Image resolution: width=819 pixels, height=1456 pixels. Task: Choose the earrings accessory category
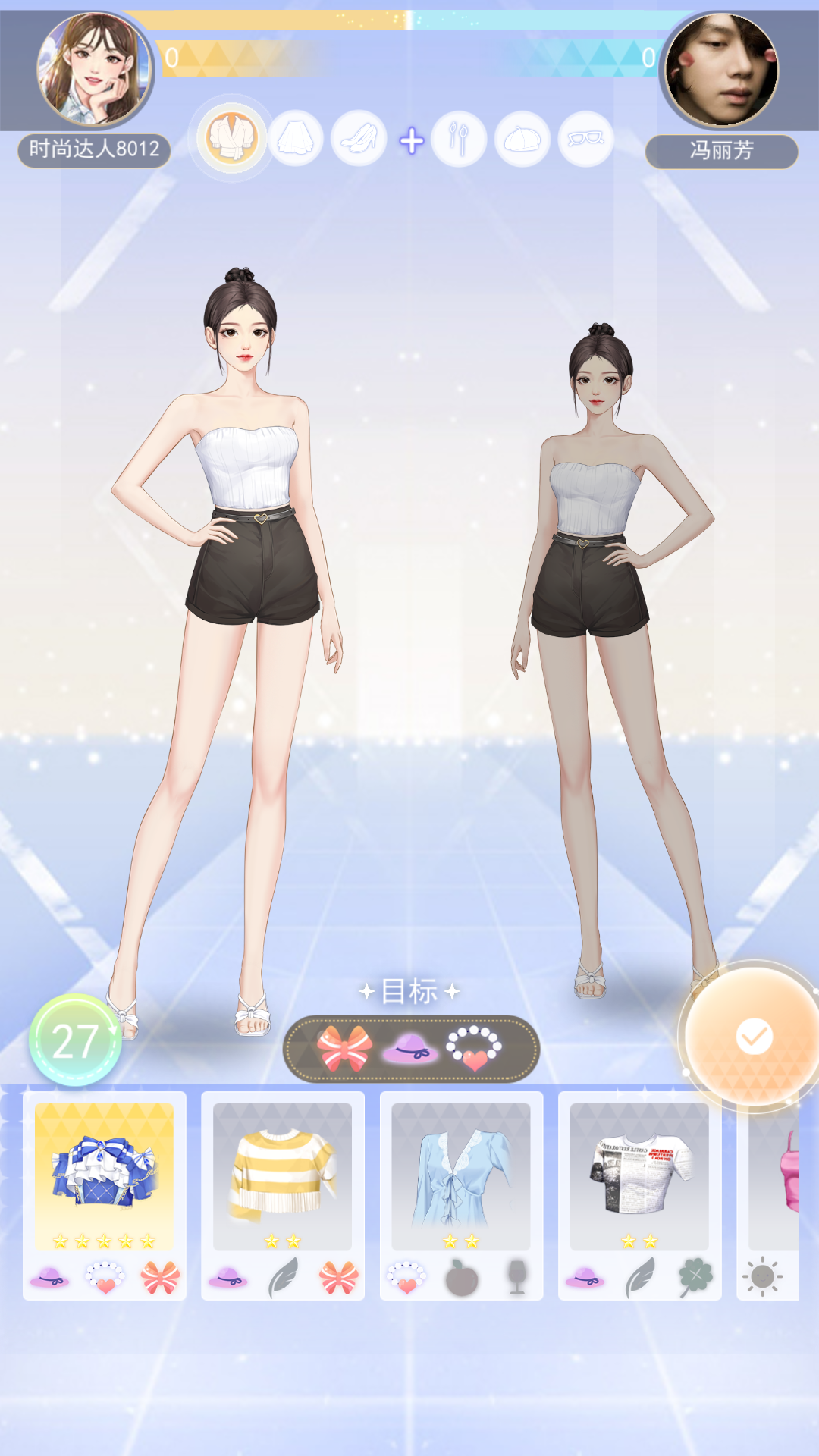coord(459,140)
